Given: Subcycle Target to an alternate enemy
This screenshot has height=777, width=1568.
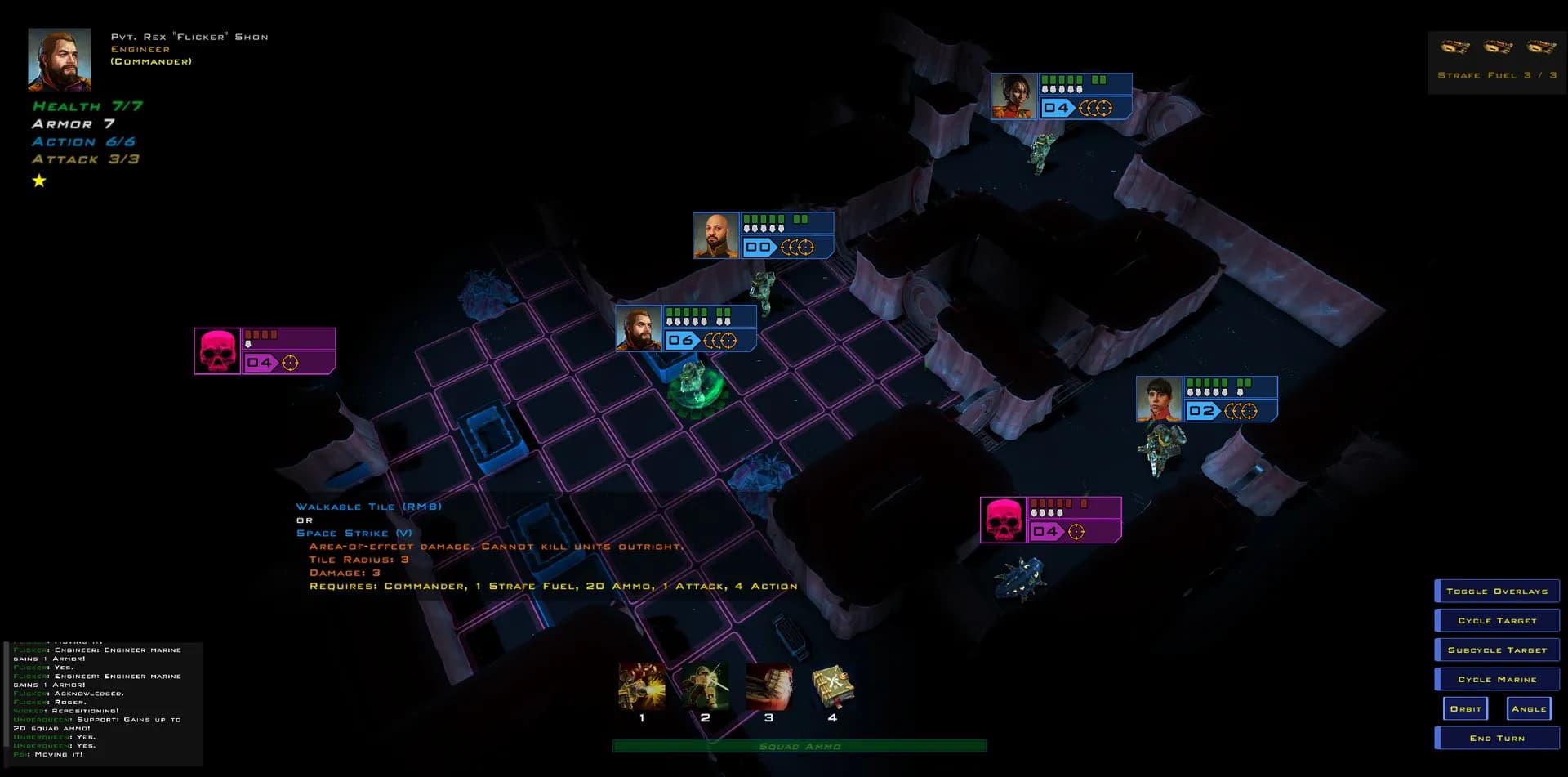Looking at the screenshot, I should (x=1496, y=650).
